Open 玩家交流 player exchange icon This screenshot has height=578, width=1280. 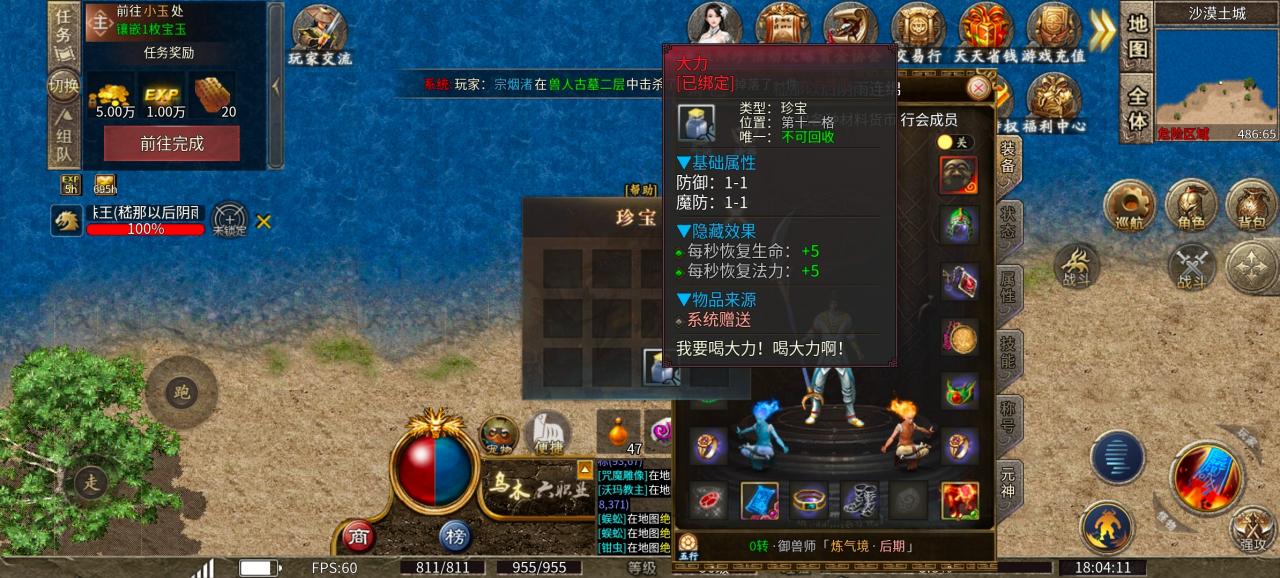(320, 35)
